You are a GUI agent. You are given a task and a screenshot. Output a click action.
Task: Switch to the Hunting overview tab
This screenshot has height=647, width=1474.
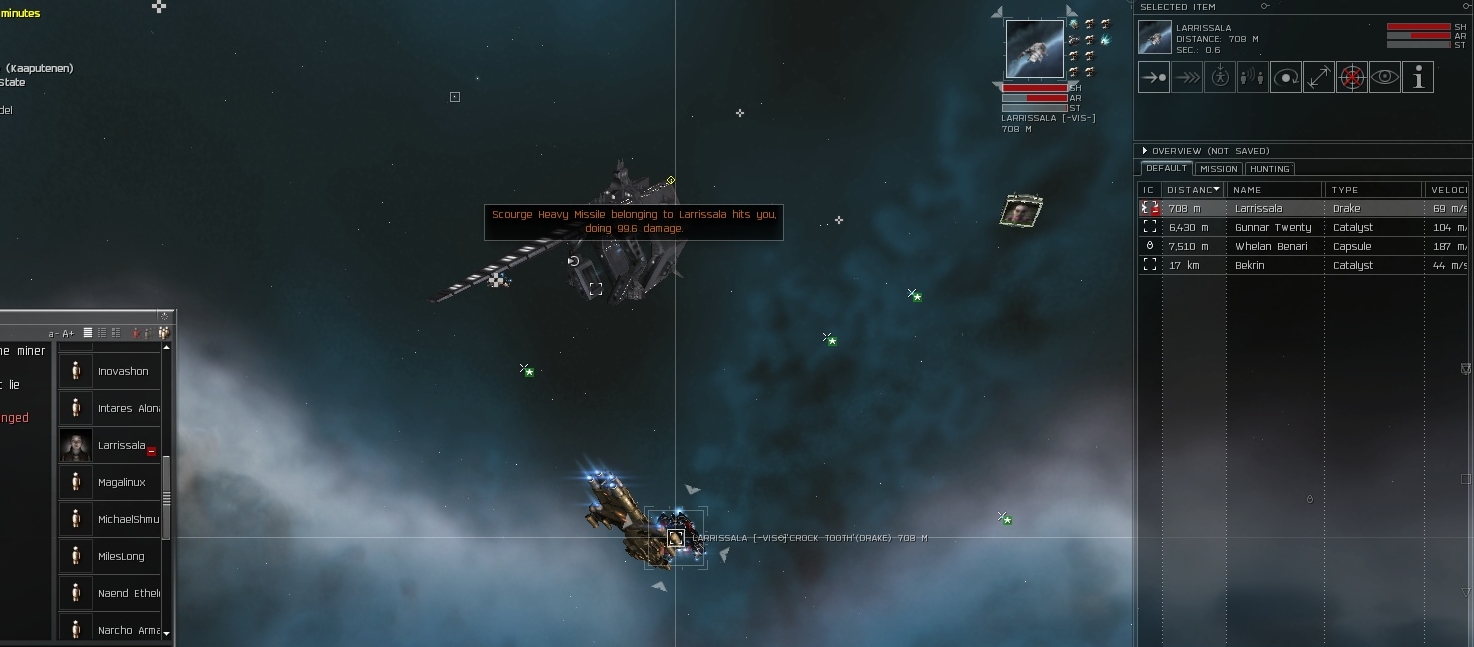[x=1269, y=169]
